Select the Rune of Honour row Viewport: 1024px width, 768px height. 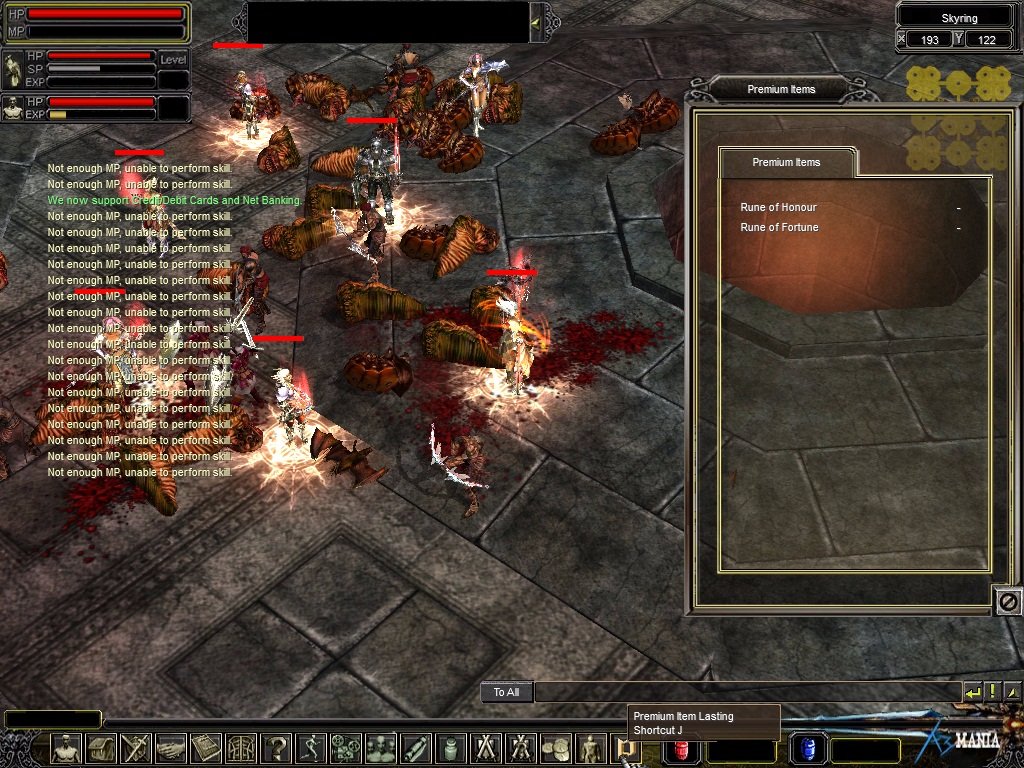[779, 207]
